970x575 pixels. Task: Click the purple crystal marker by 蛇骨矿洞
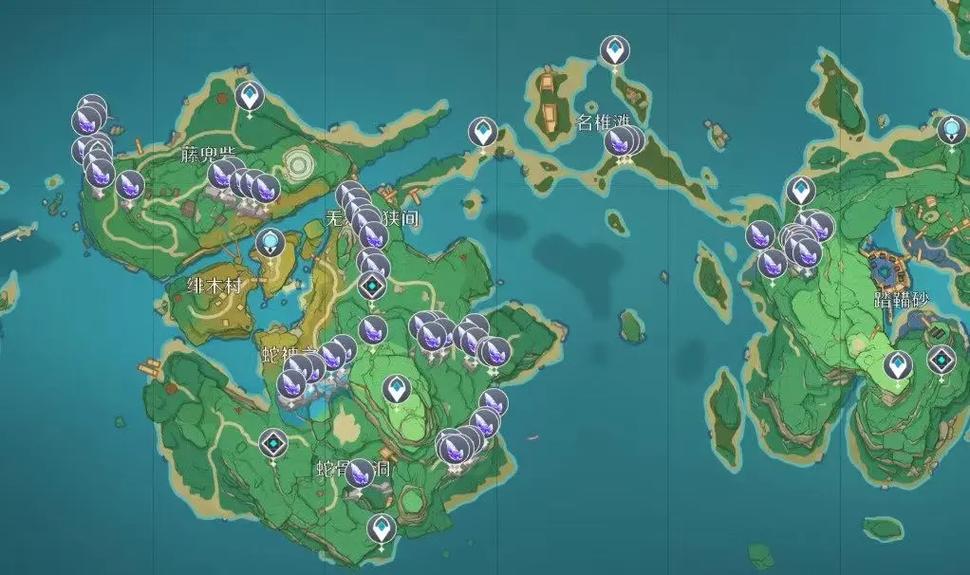tap(359, 473)
